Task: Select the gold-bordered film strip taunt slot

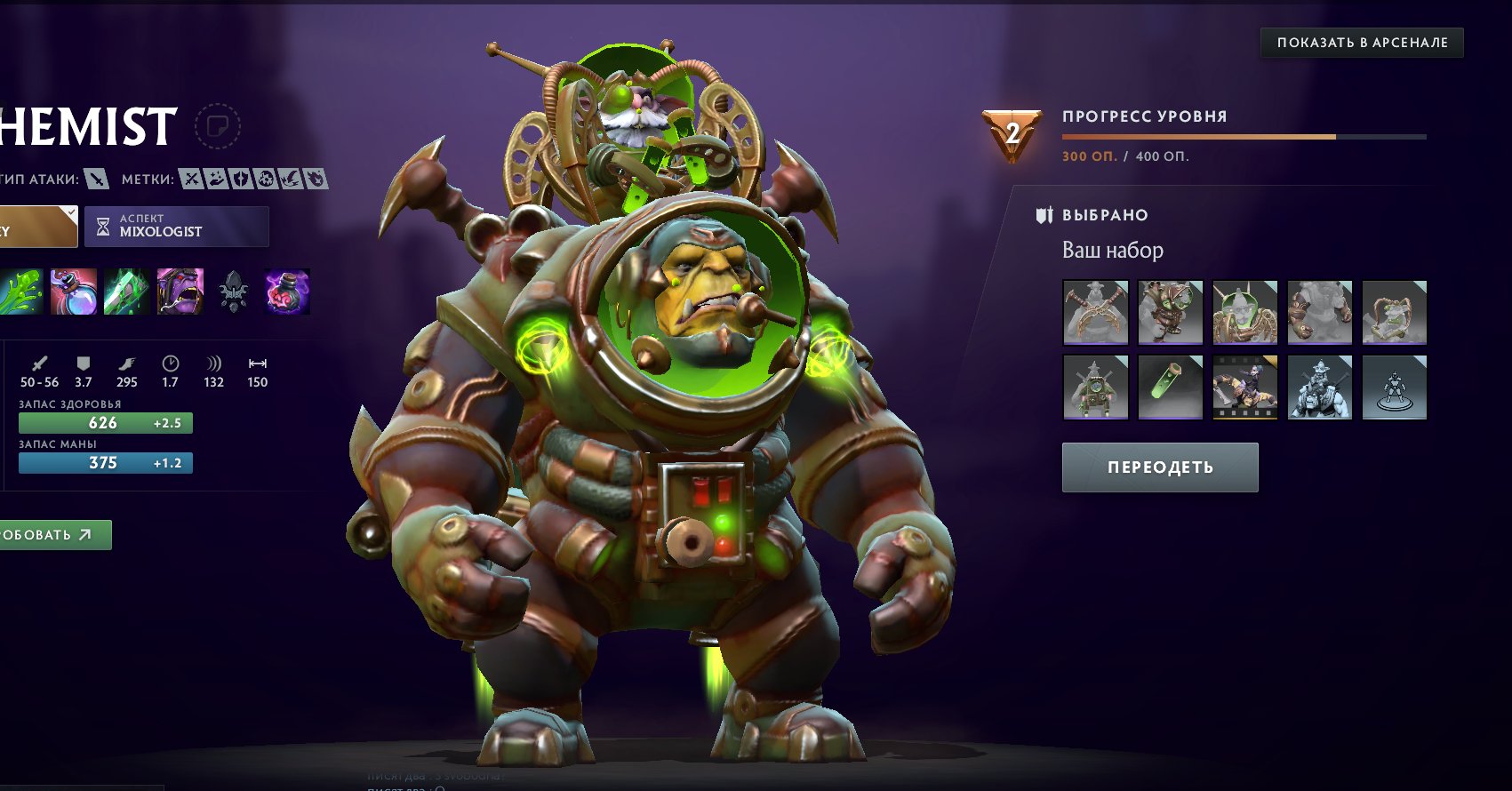Action: [x=1245, y=388]
